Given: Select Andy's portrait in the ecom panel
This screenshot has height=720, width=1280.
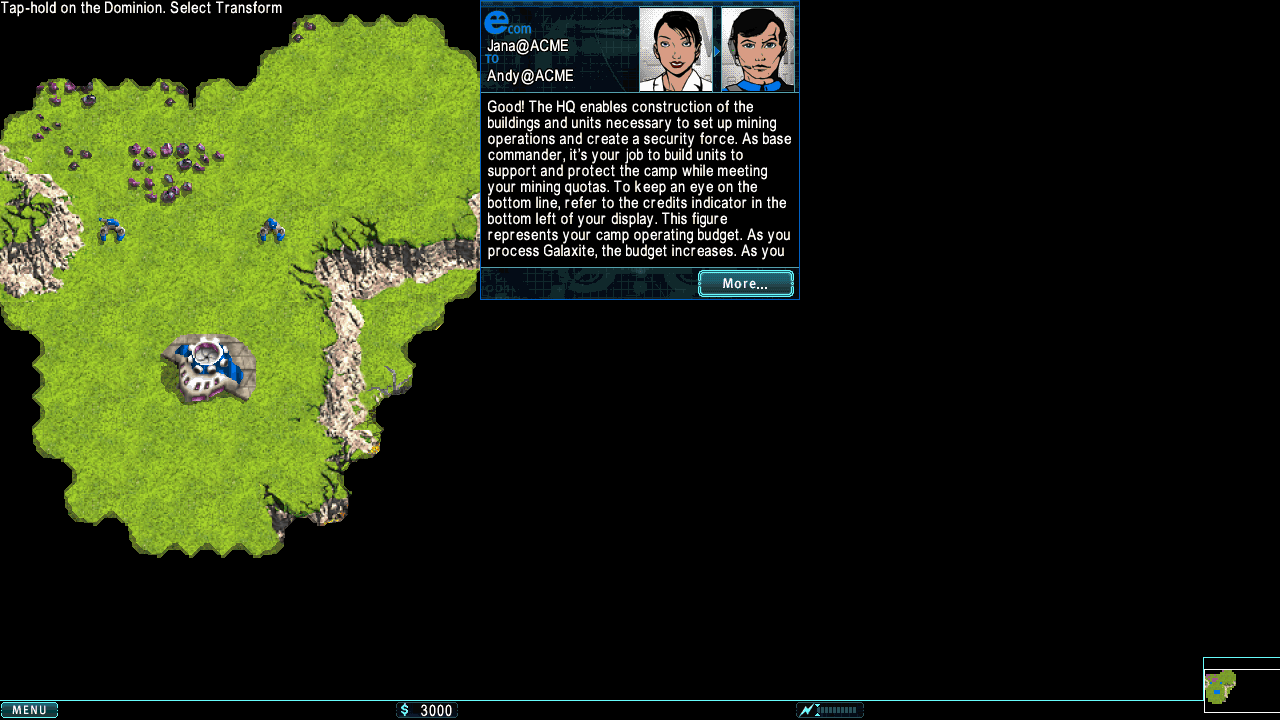Looking at the screenshot, I should [x=757, y=49].
